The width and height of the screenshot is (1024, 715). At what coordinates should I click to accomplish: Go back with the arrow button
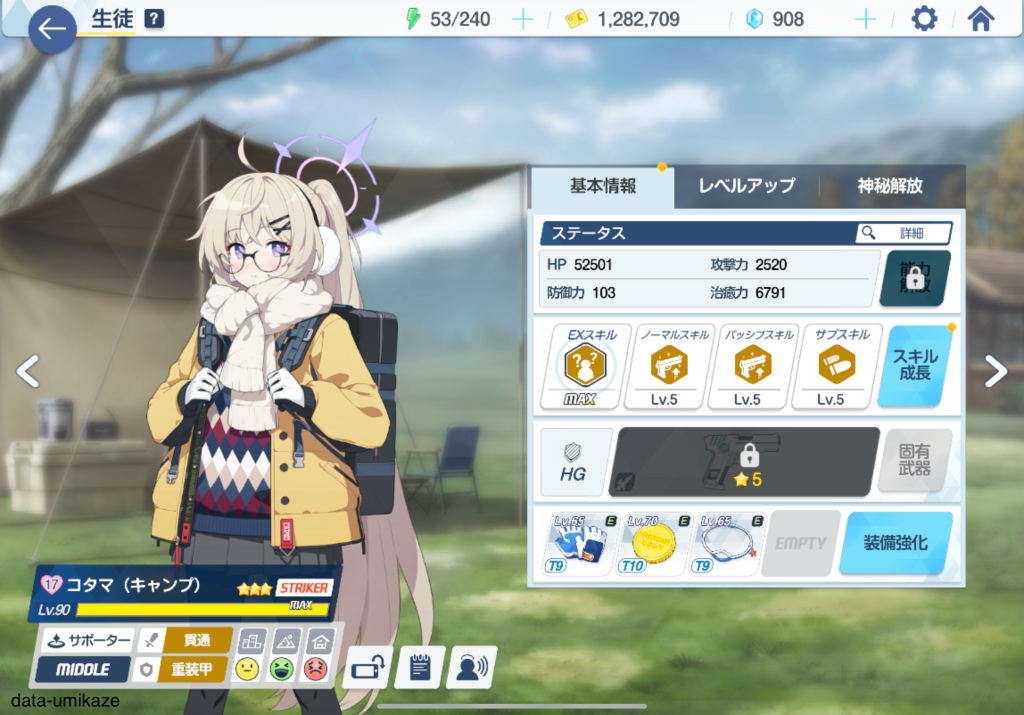click(x=51, y=29)
